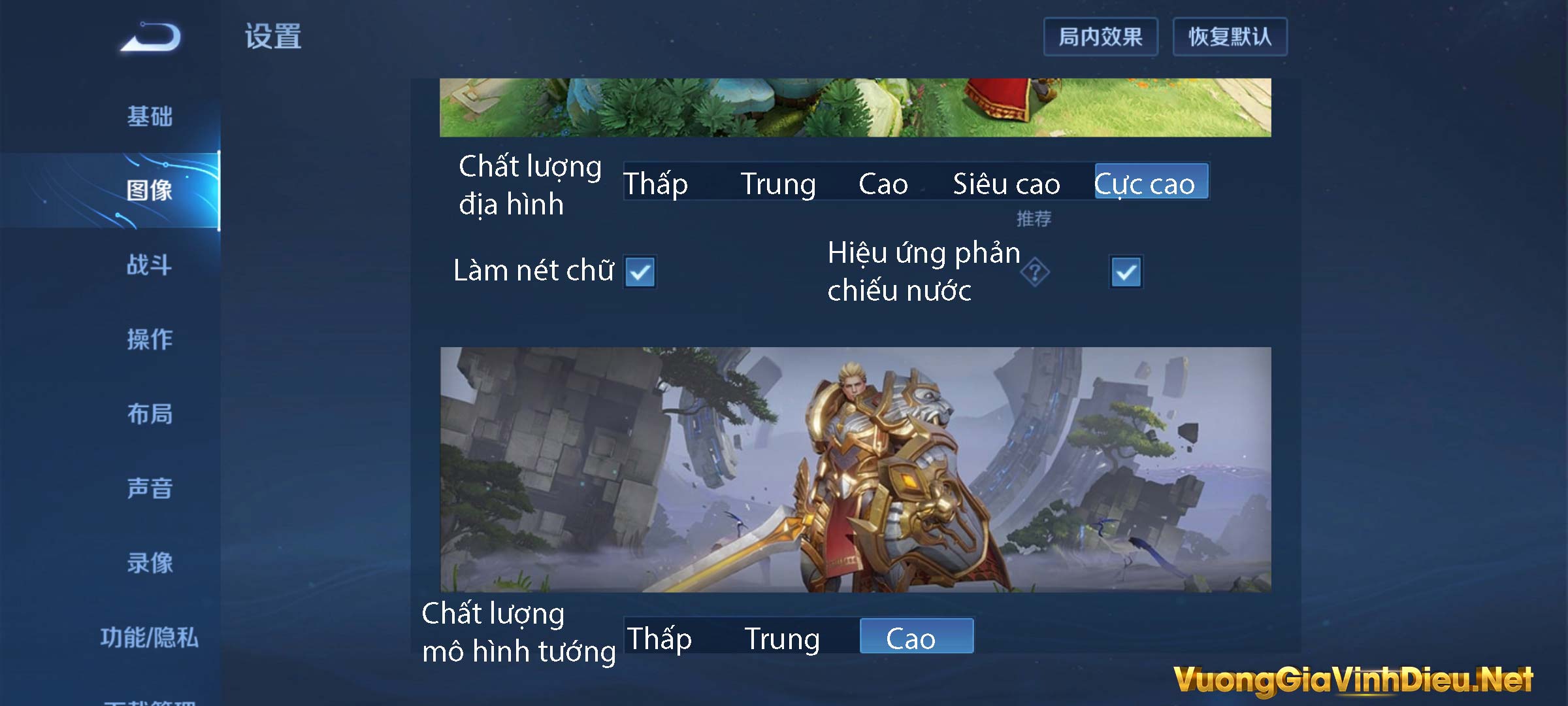Screen dimensions: 1568x706
Task: Open the 图像 (Graphics) settings section
Action: point(149,191)
